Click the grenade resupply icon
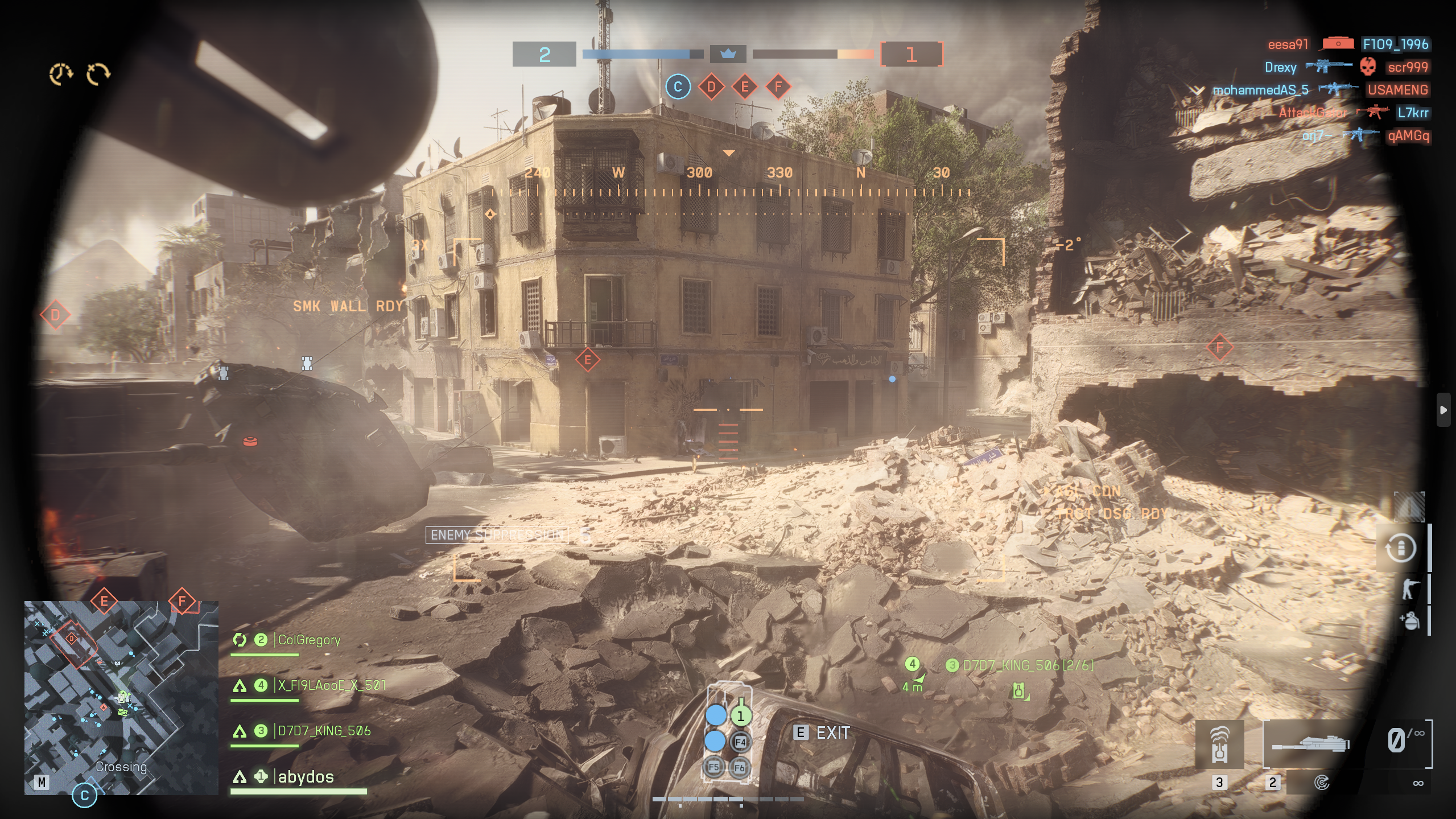1456x819 pixels. tap(1409, 620)
